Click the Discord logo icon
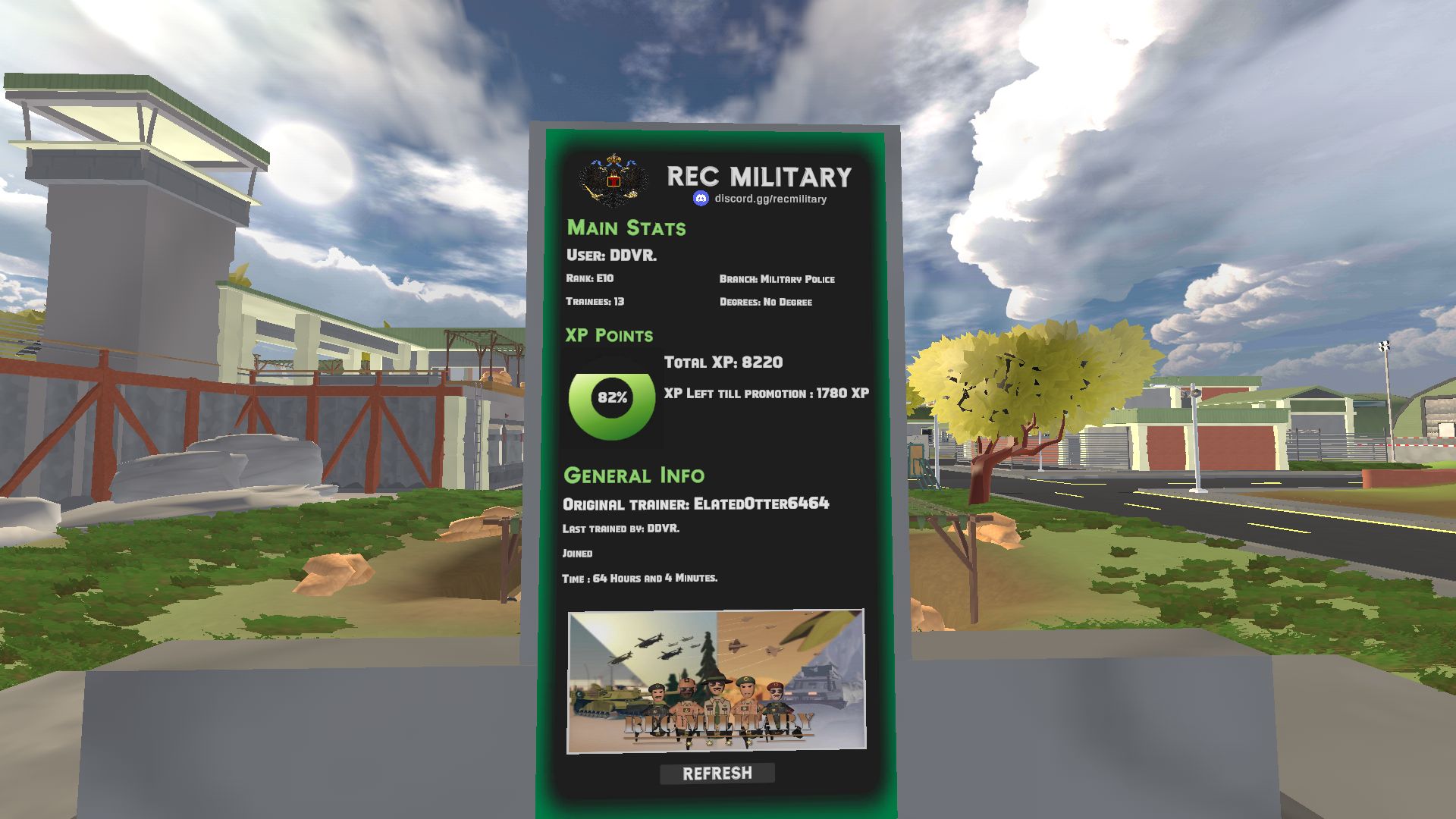Screen dimensions: 1456x819 tap(700, 199)
